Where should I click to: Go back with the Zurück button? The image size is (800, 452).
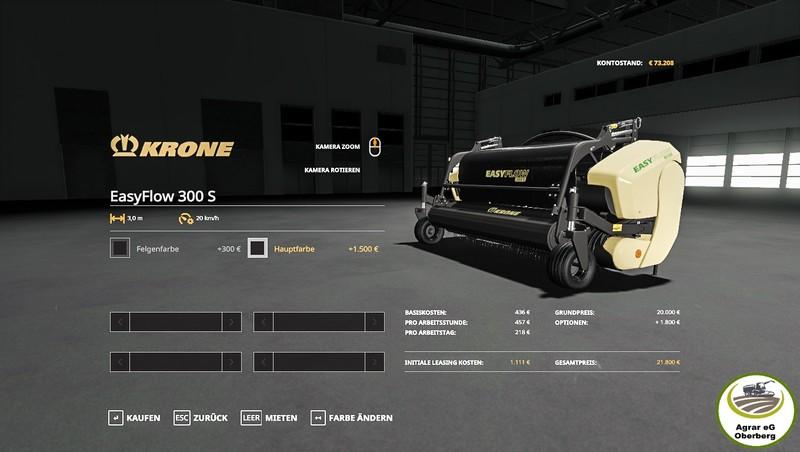[x=200, y=417]
